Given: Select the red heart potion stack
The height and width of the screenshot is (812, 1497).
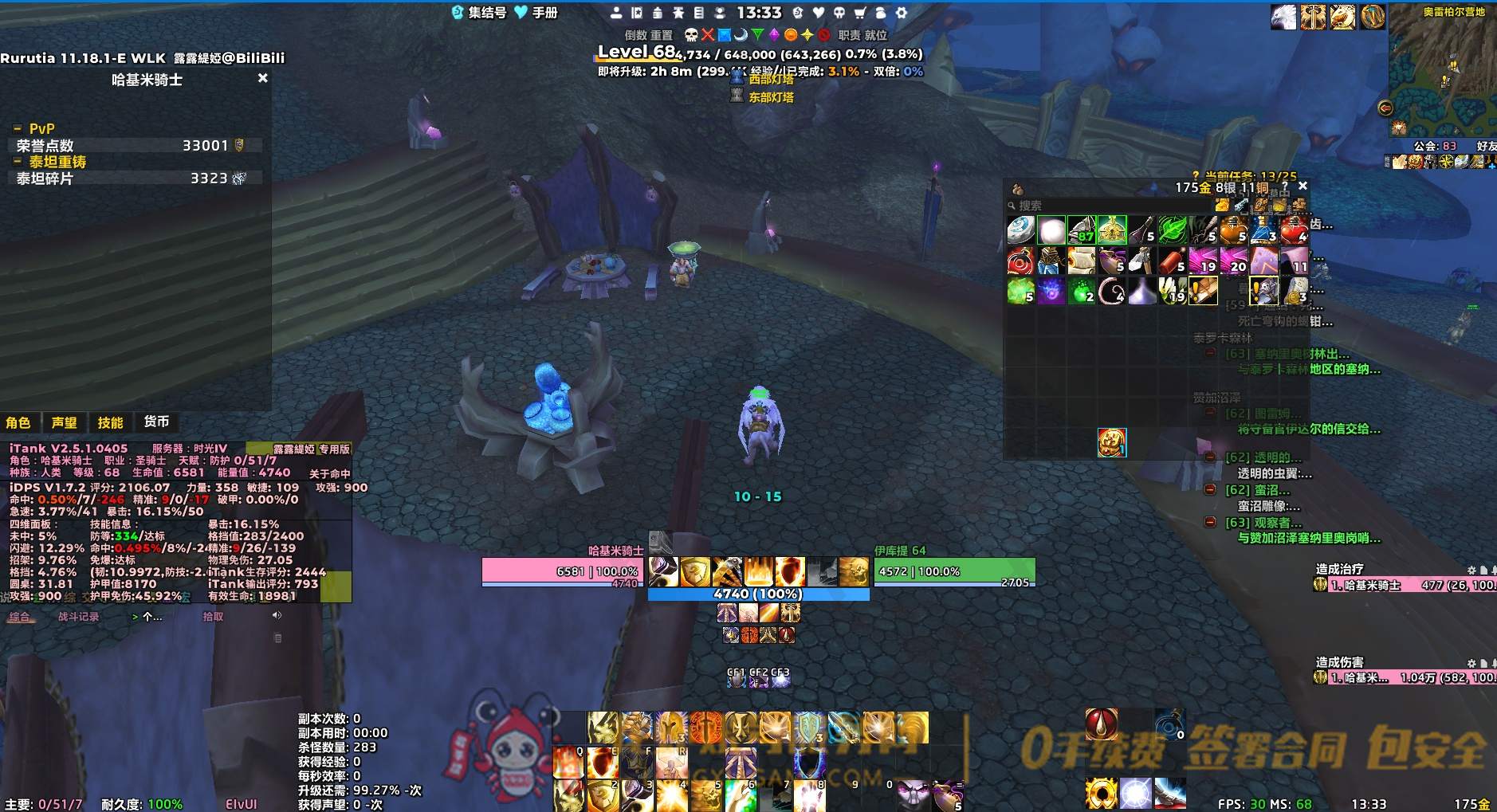Looking at the screenshot, I should pos(1293,230).
